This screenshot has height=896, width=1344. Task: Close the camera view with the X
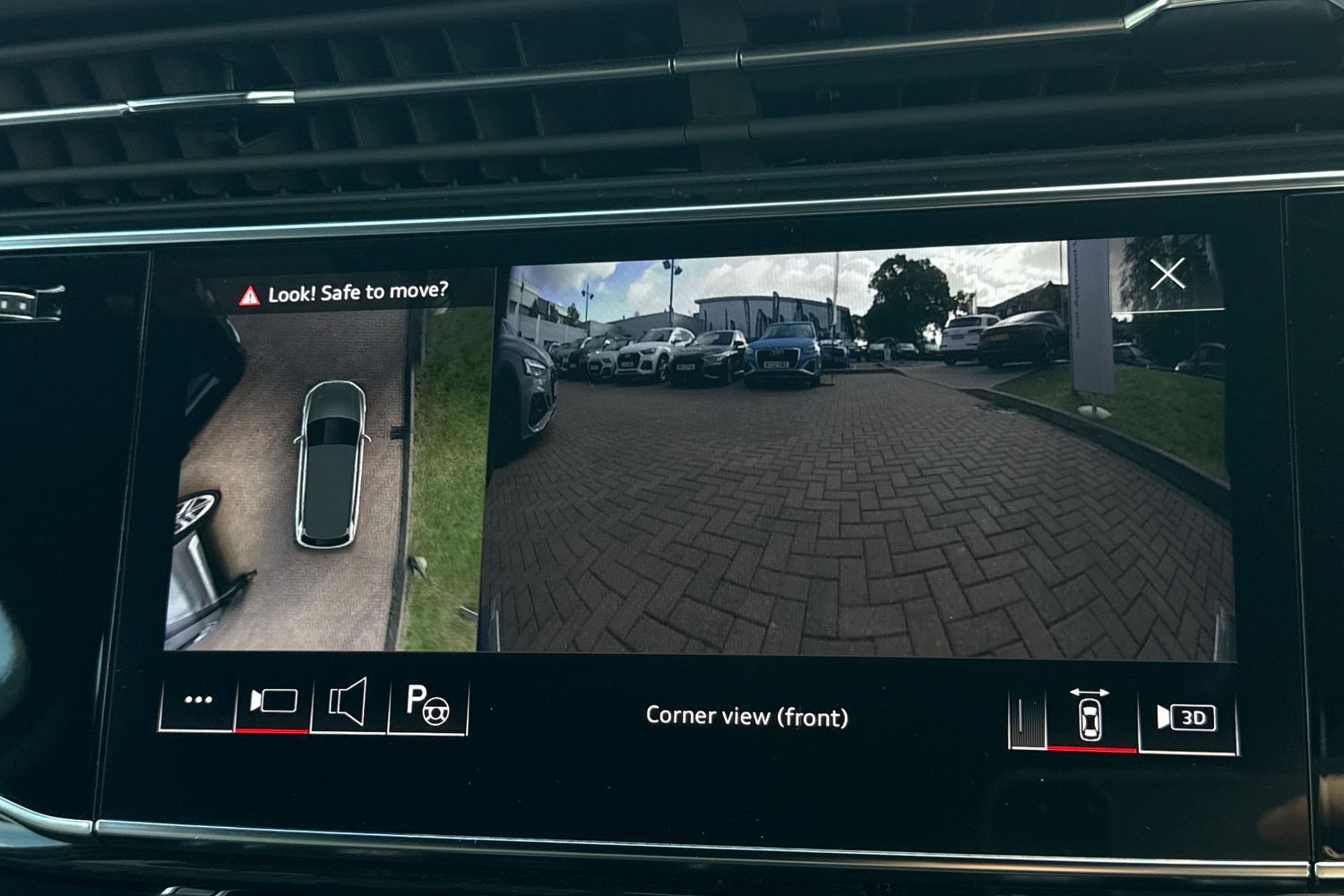(1167, 273)
